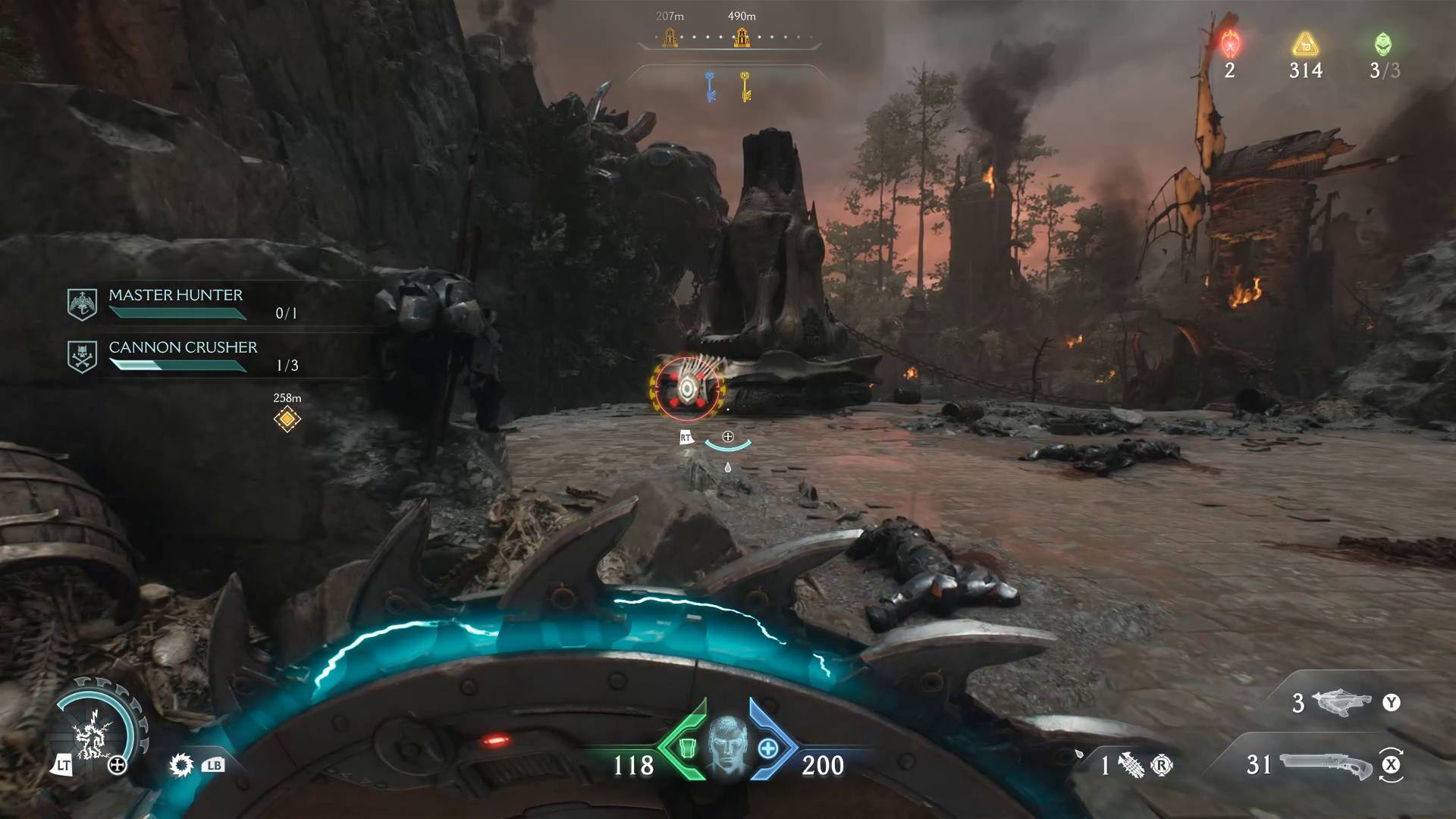1456x819 pixels.
Task: Click the blue health cross icon
Action: click(x=767, y=748)
